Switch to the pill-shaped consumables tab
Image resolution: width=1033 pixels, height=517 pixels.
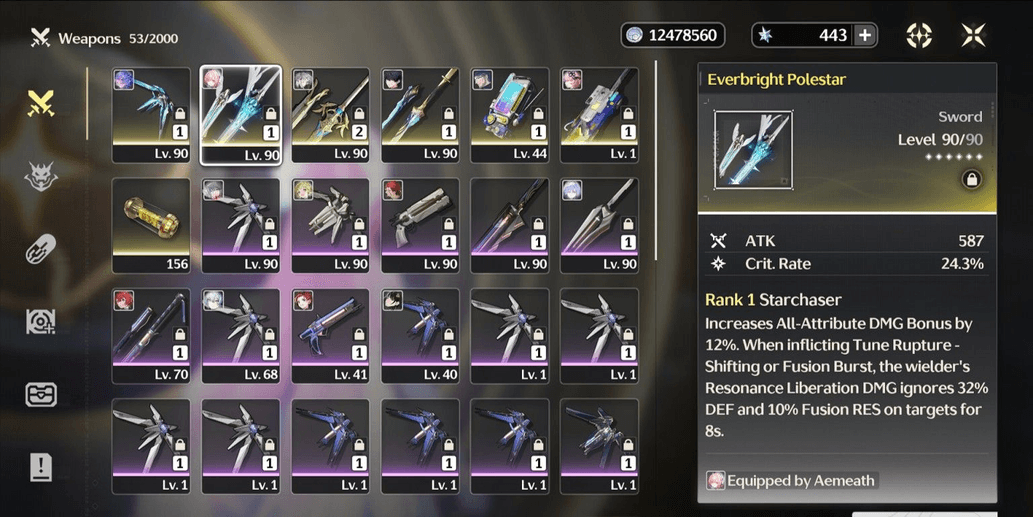(41, 247)
